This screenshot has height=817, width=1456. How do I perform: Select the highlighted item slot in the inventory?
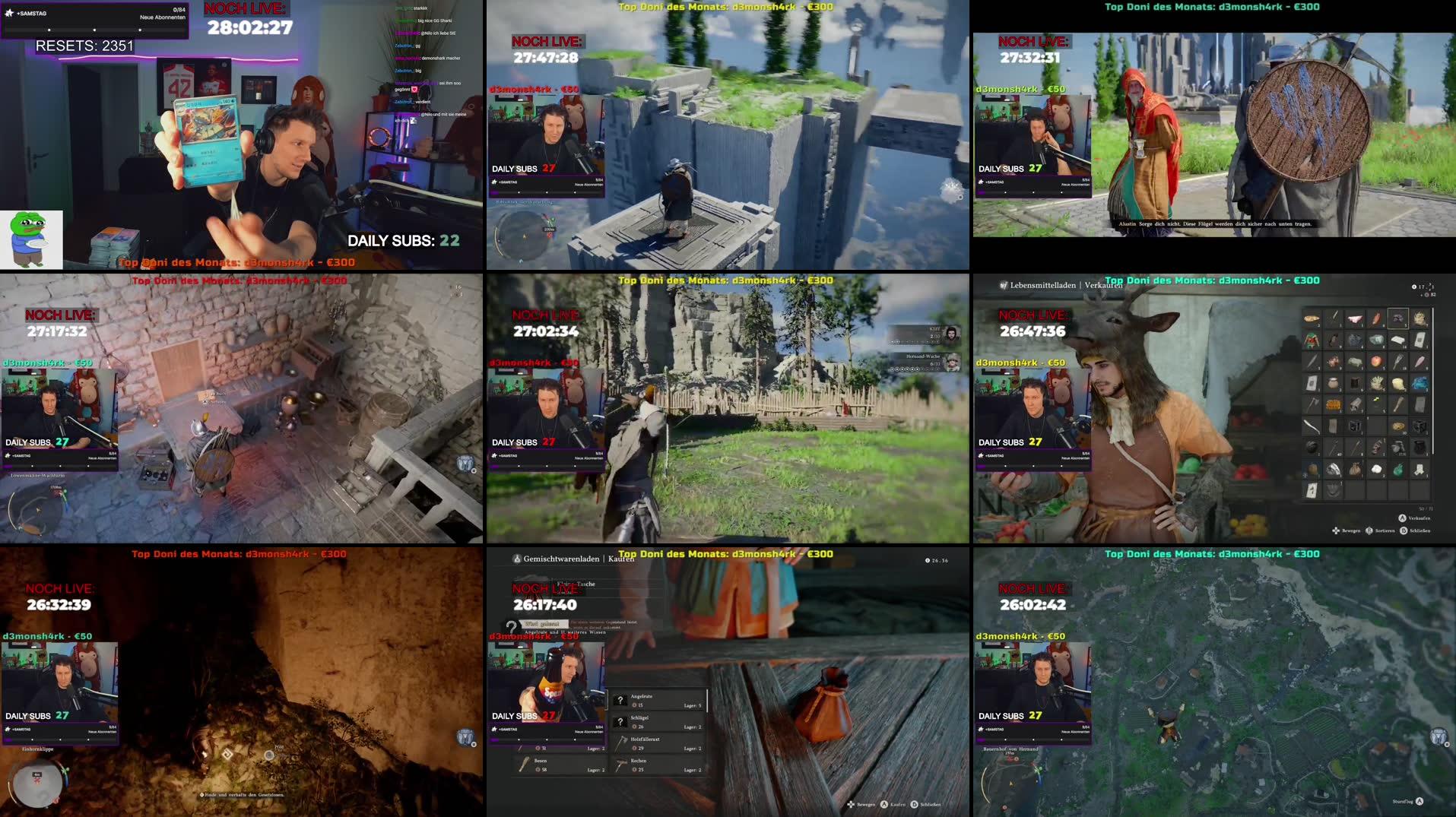tap(1399, 318)
